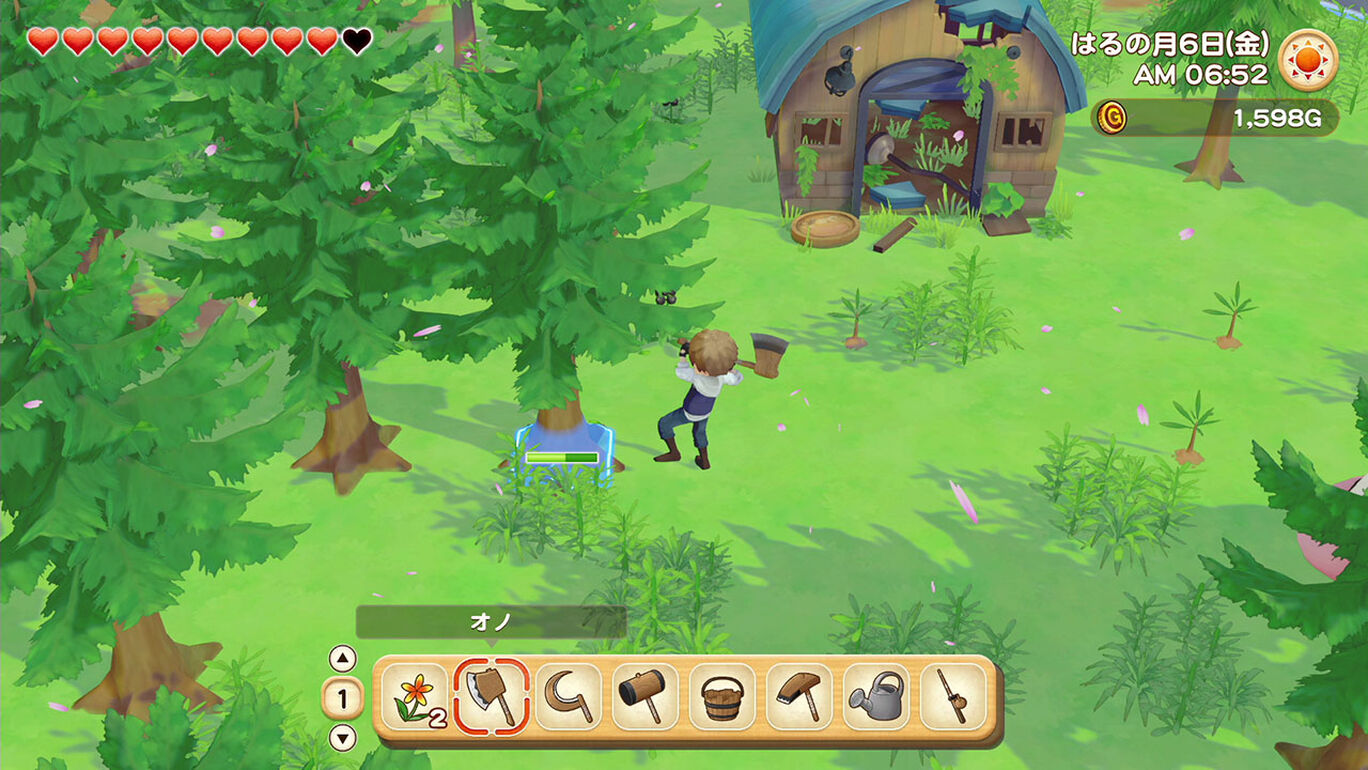The image size is (1368, 770).
Task: Equip the watering can
Action: click(x=876, y=696)
